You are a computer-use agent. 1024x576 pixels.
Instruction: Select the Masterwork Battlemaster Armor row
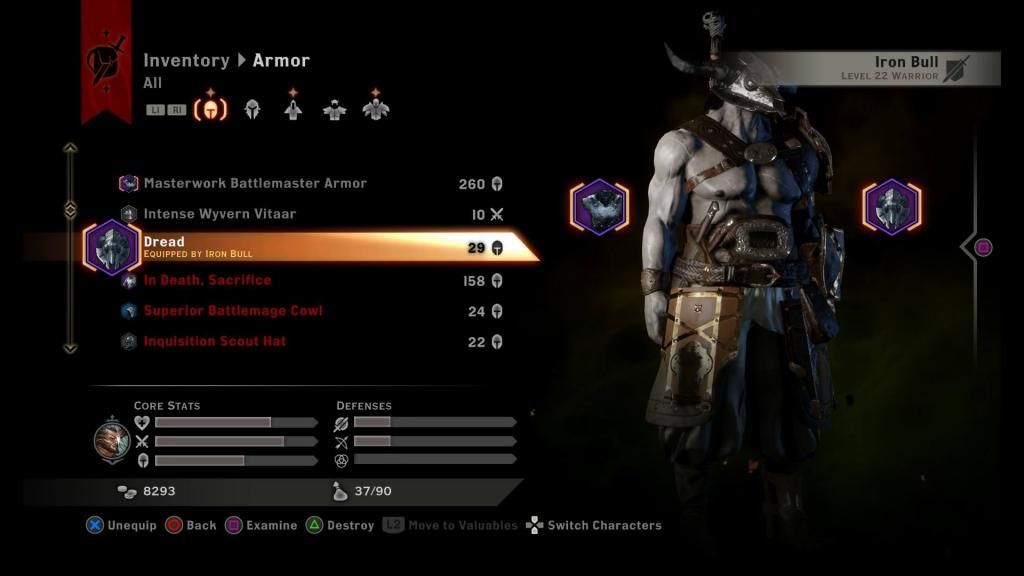[255, 184]
